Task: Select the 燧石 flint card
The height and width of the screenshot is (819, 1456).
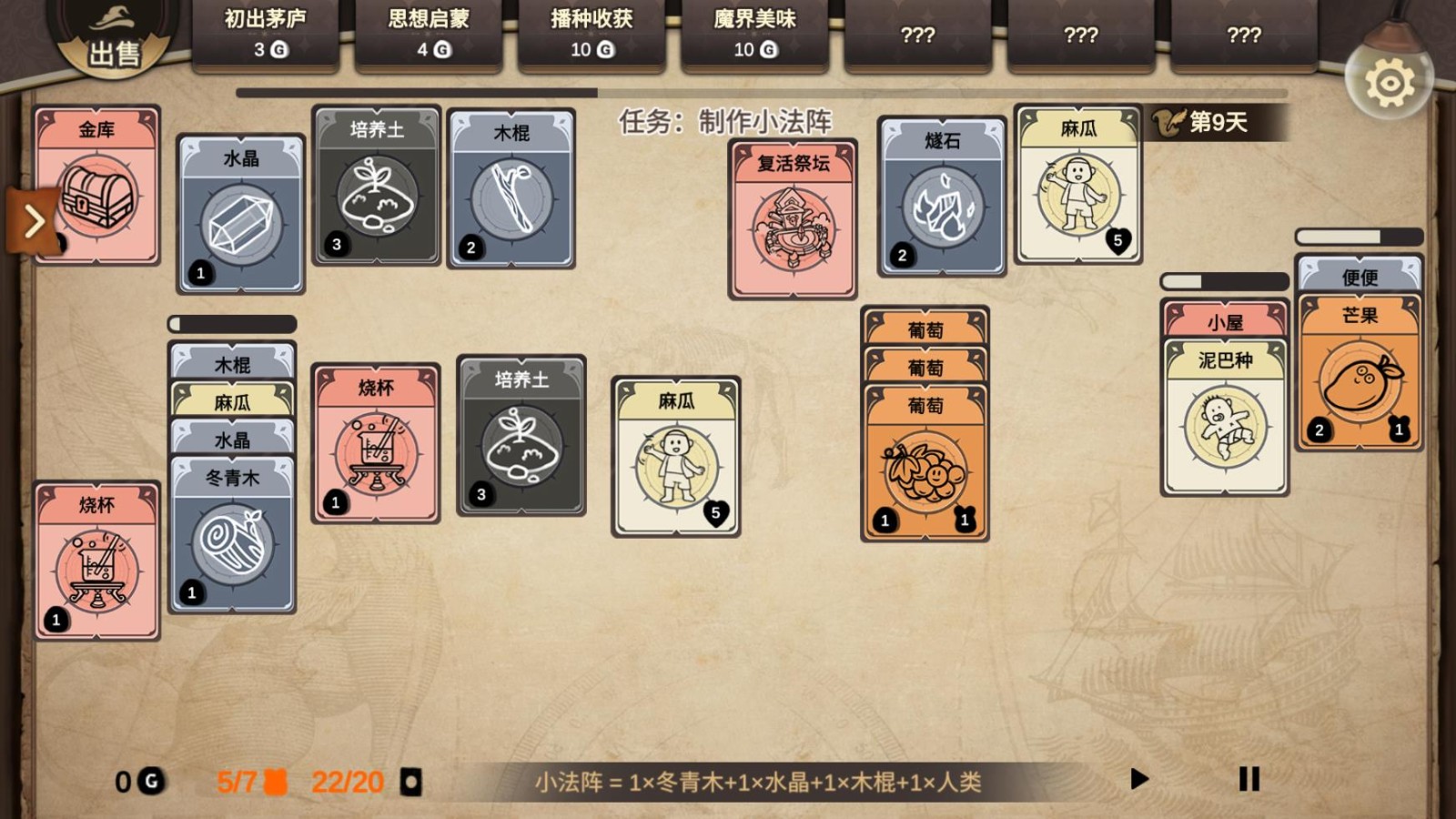Action: [941, 196]
